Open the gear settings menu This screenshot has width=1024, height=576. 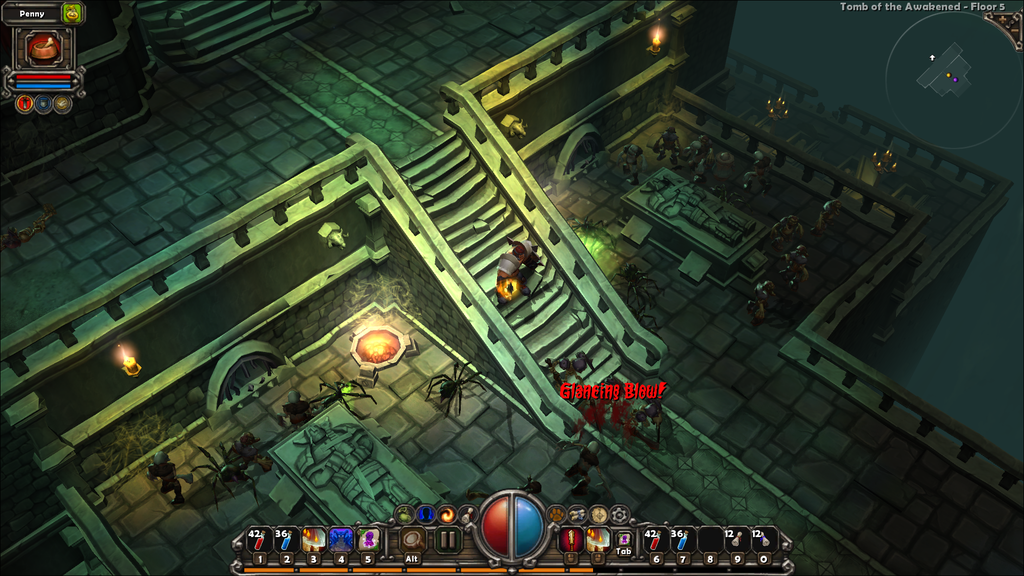[x=620, y=514]
